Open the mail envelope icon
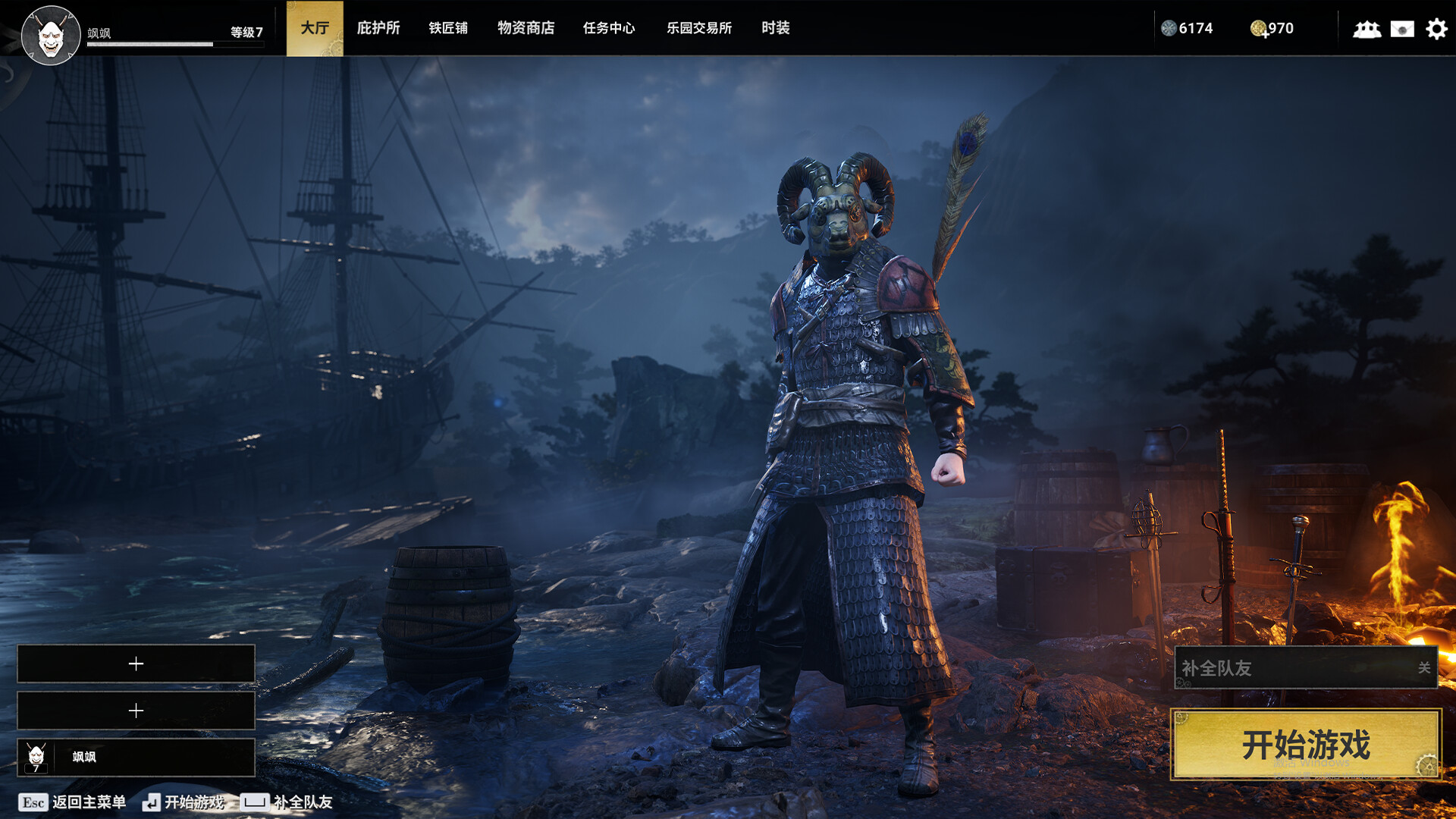 tap(1402, 30)
